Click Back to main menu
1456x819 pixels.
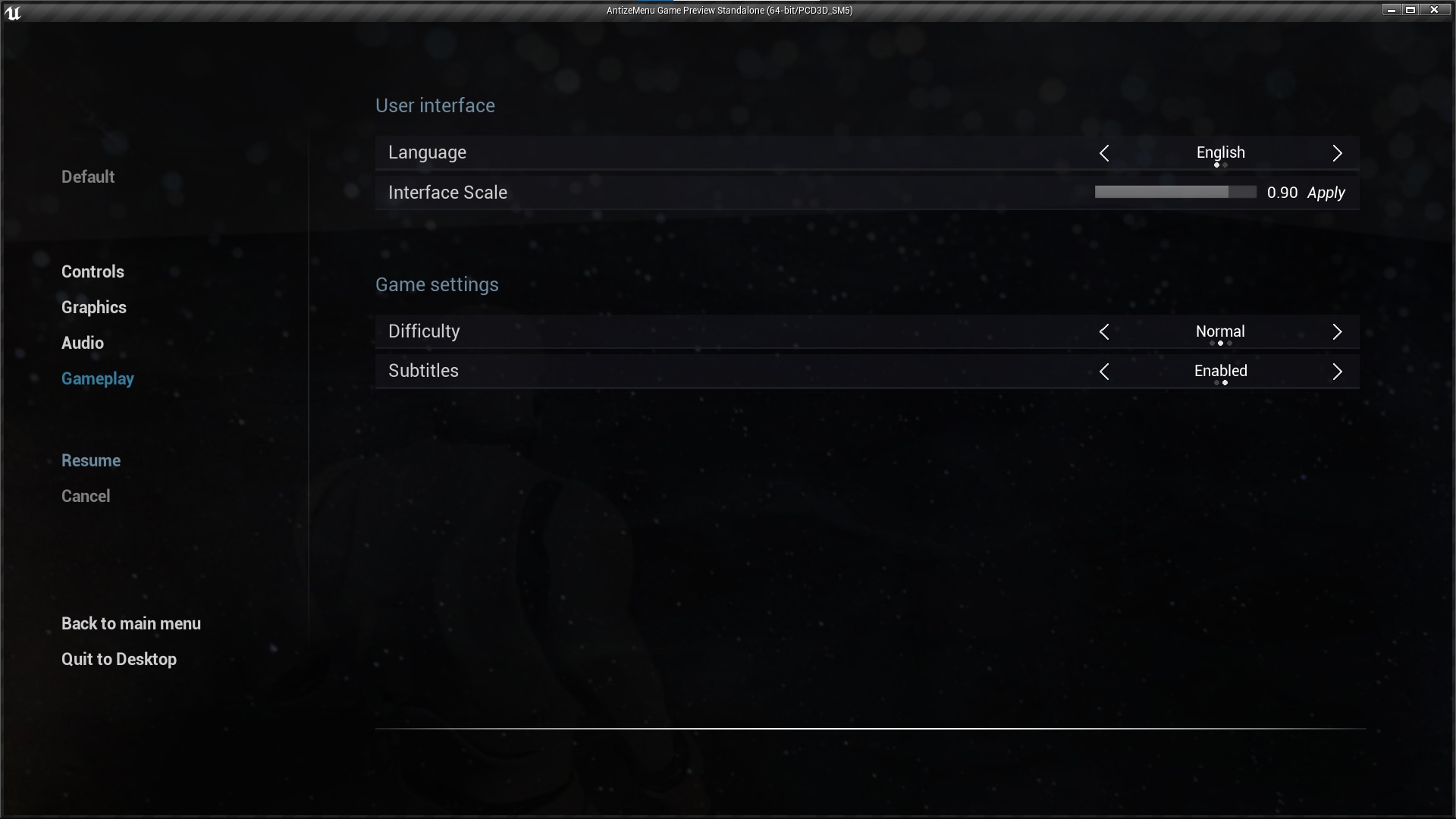click(130, 623)
